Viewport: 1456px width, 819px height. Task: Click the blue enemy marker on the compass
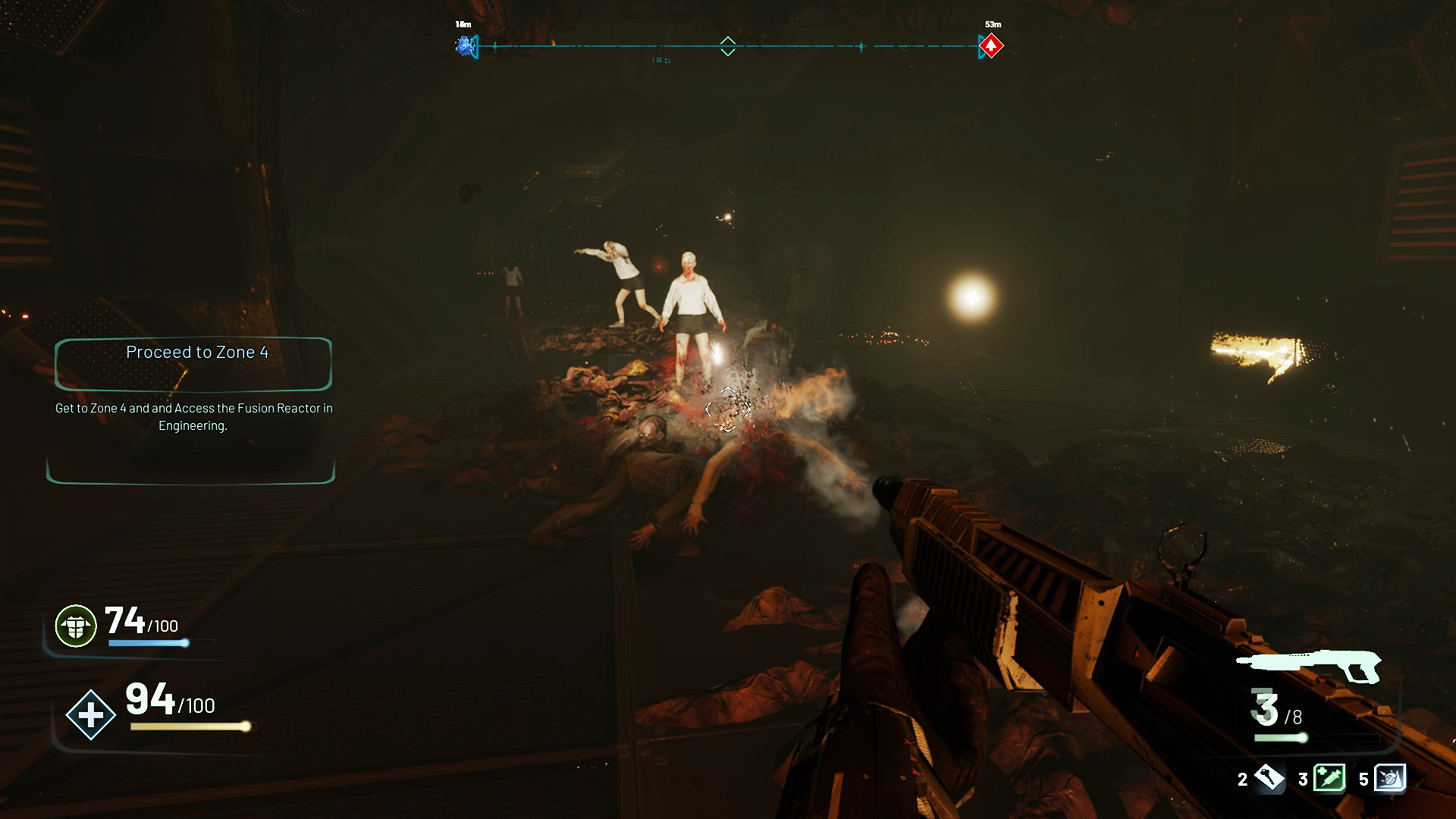pyautogui.click(x=464, y=46)
